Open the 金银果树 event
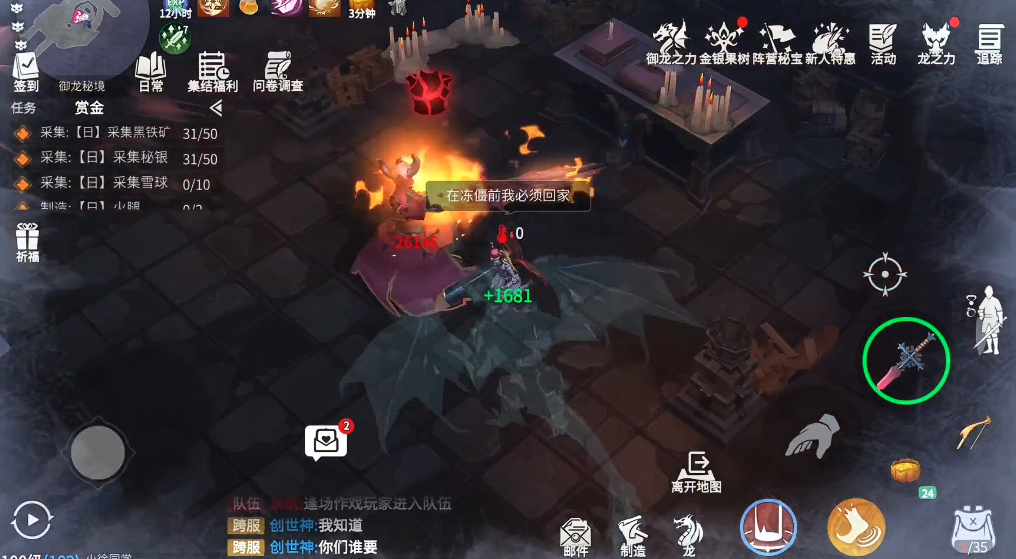This screenshot has height=559, width=1016. 724,45
